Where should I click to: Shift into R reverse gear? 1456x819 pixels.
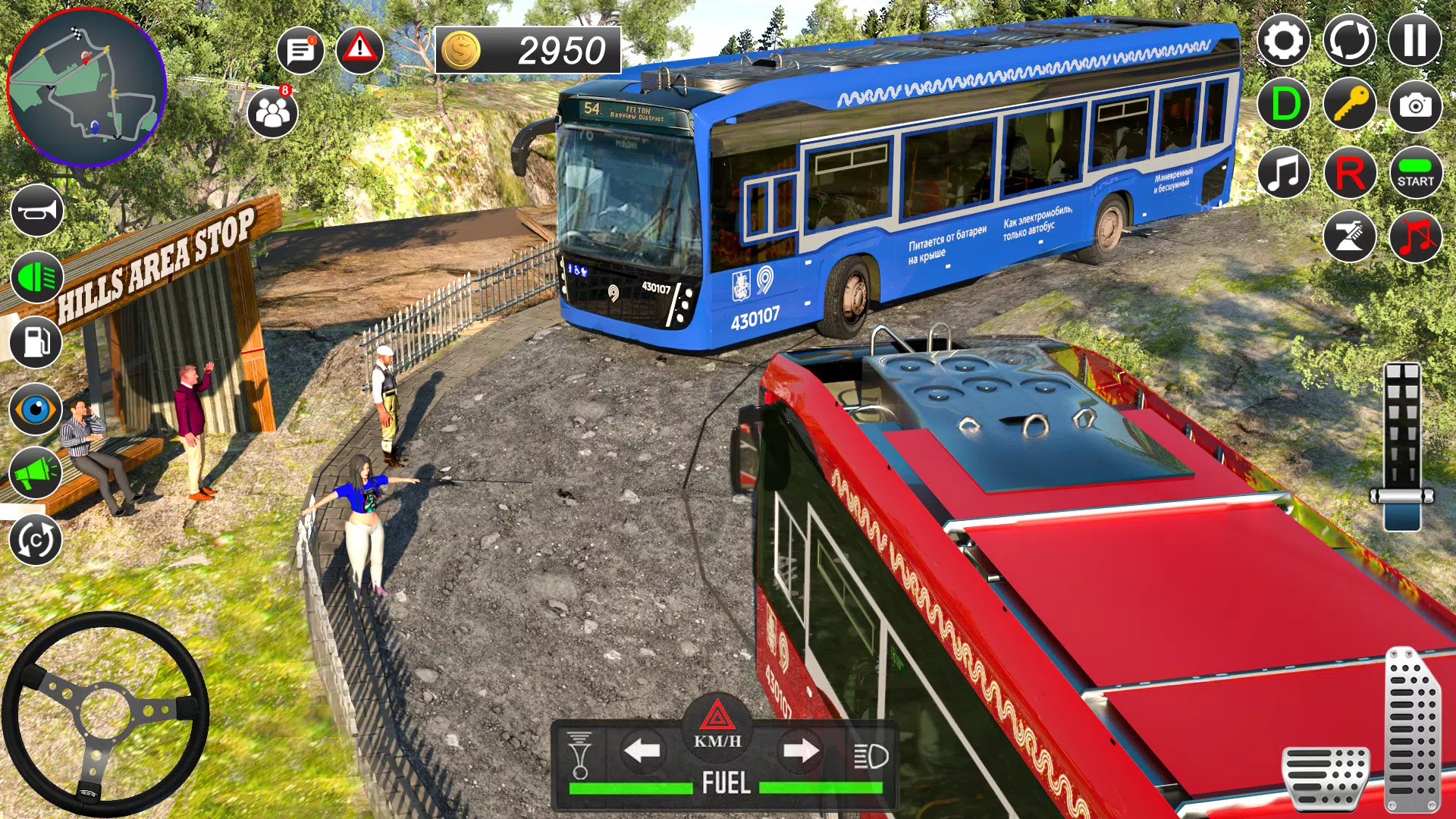tap(1350, 172)
